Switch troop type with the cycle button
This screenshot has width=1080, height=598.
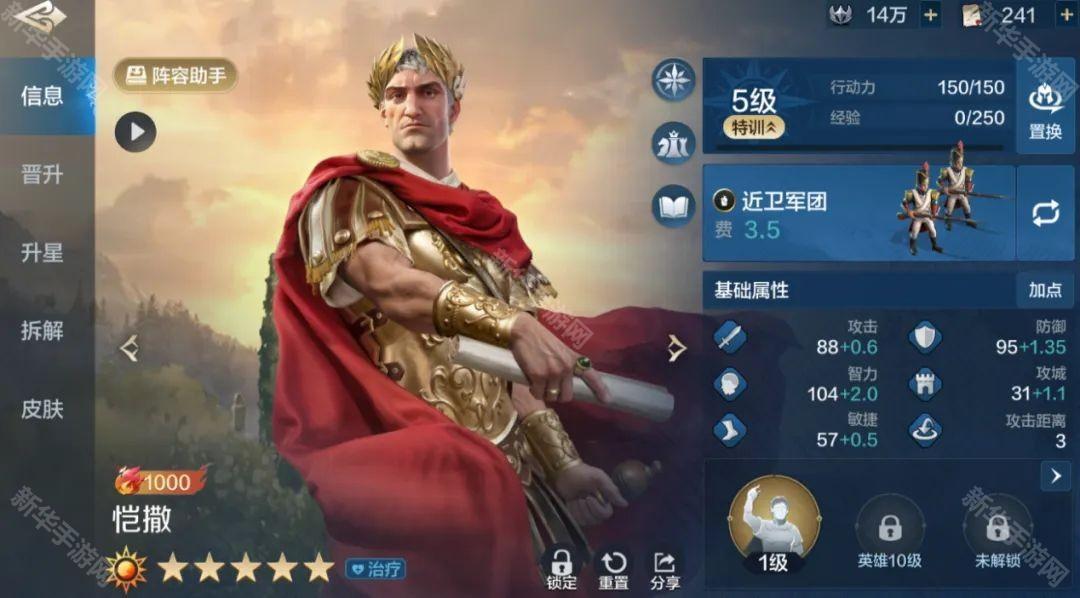coord(1045,213)
